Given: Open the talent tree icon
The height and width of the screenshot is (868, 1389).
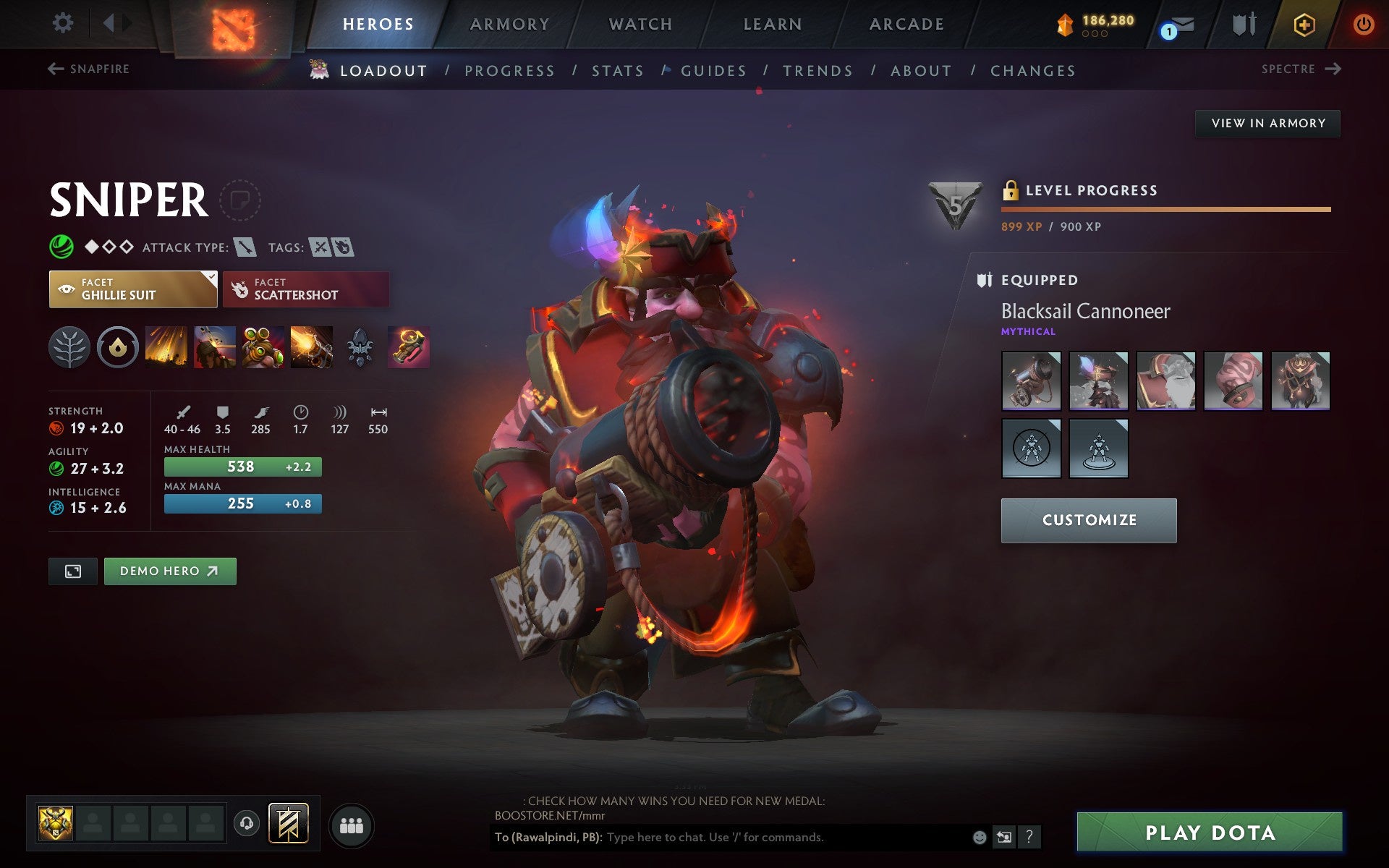Looking at the screenshot, I should (x=69, y=347).
